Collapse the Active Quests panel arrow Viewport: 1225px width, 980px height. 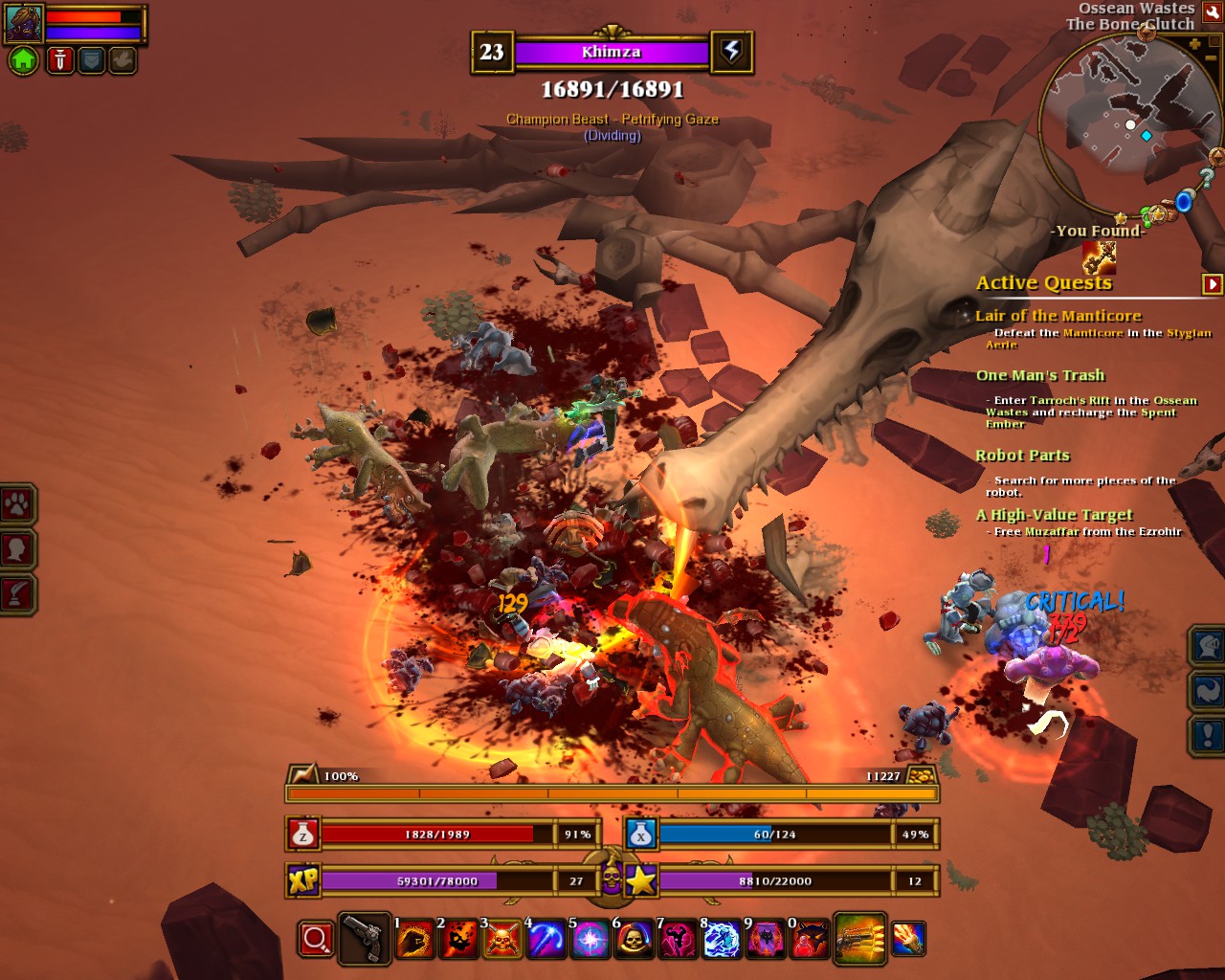point(1212,283)
